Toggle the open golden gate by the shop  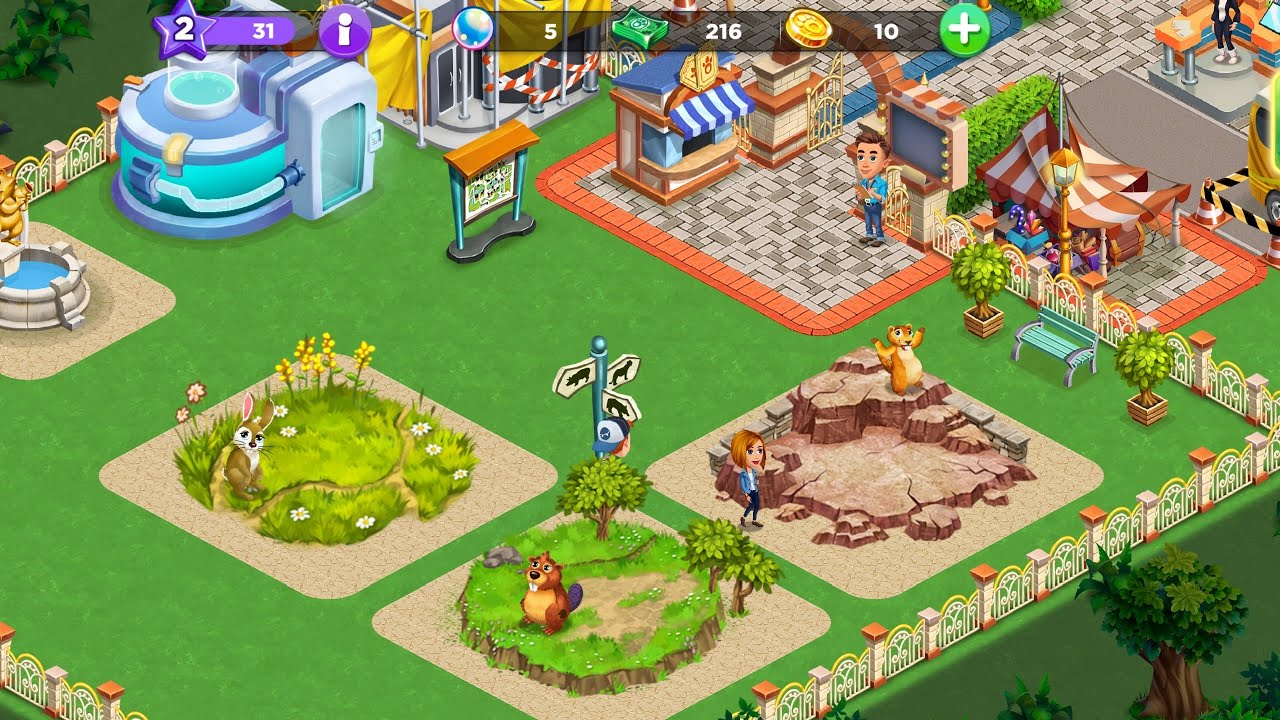pos(823,110)
